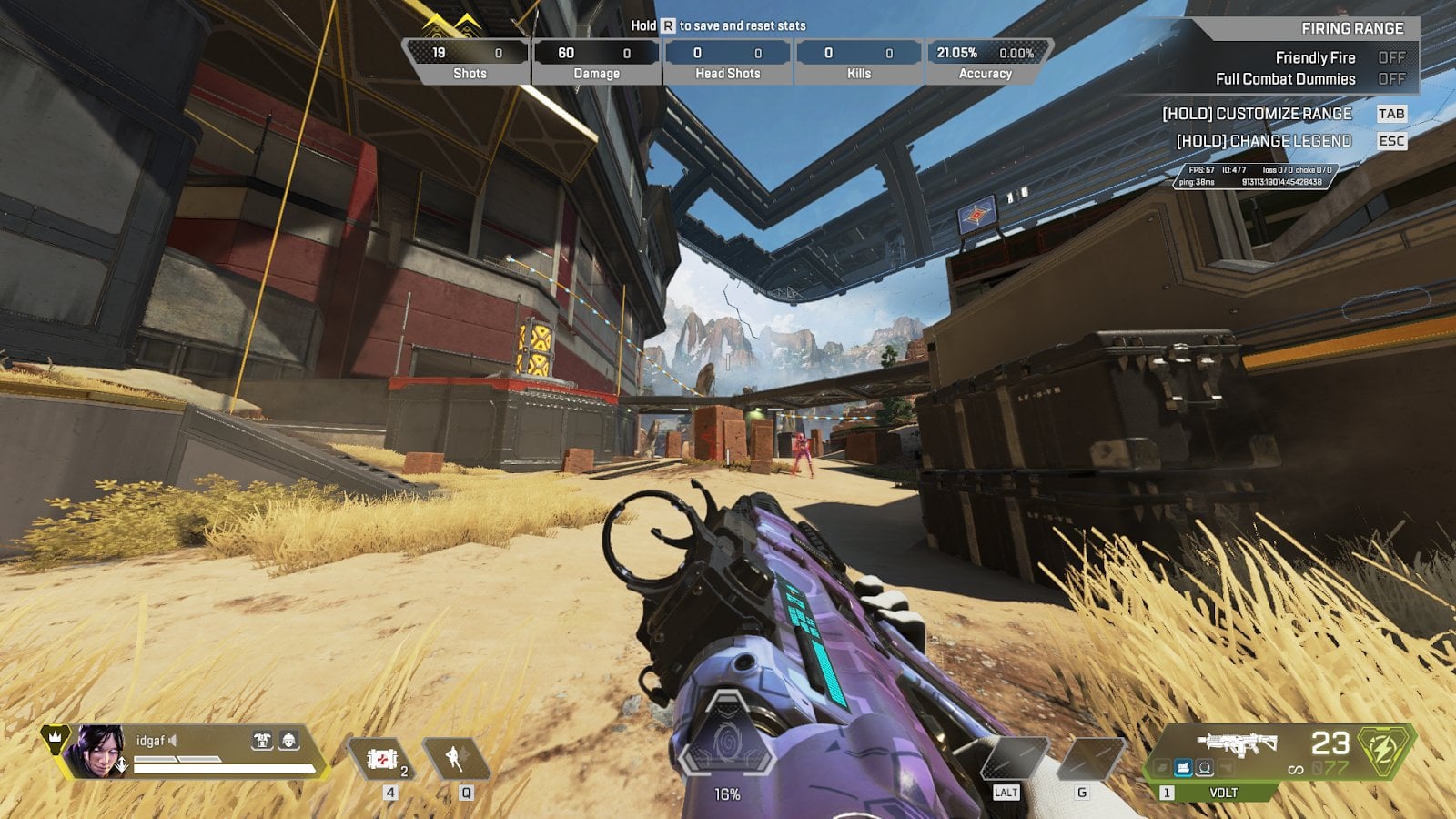This screenshot has width=1456, height=819.
Task: Click the speaker icon beside idgaf
Action: pyautogui.click(x=173, y=741)
